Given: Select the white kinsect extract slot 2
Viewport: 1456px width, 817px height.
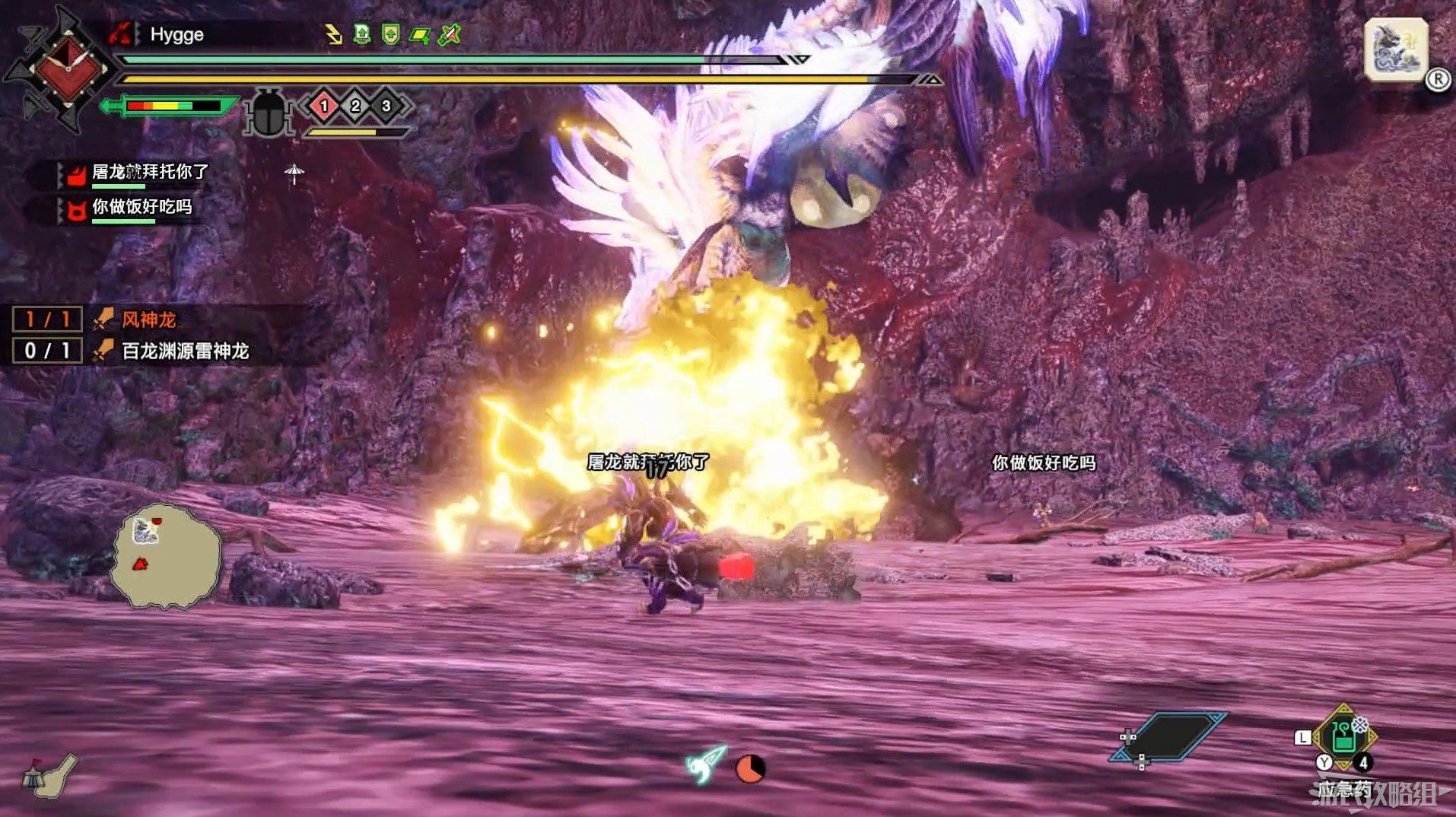Looking at the screenshot, I should point(355,106).
